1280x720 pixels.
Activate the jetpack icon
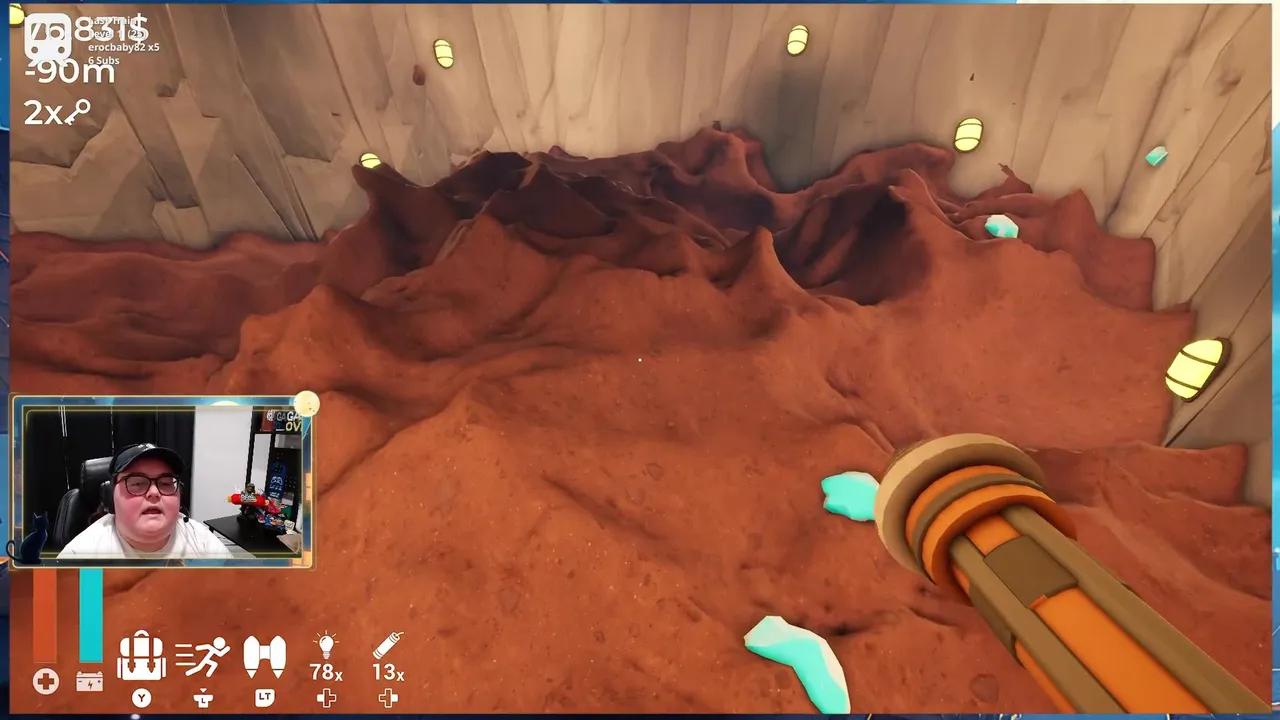(x=264, y=655)
